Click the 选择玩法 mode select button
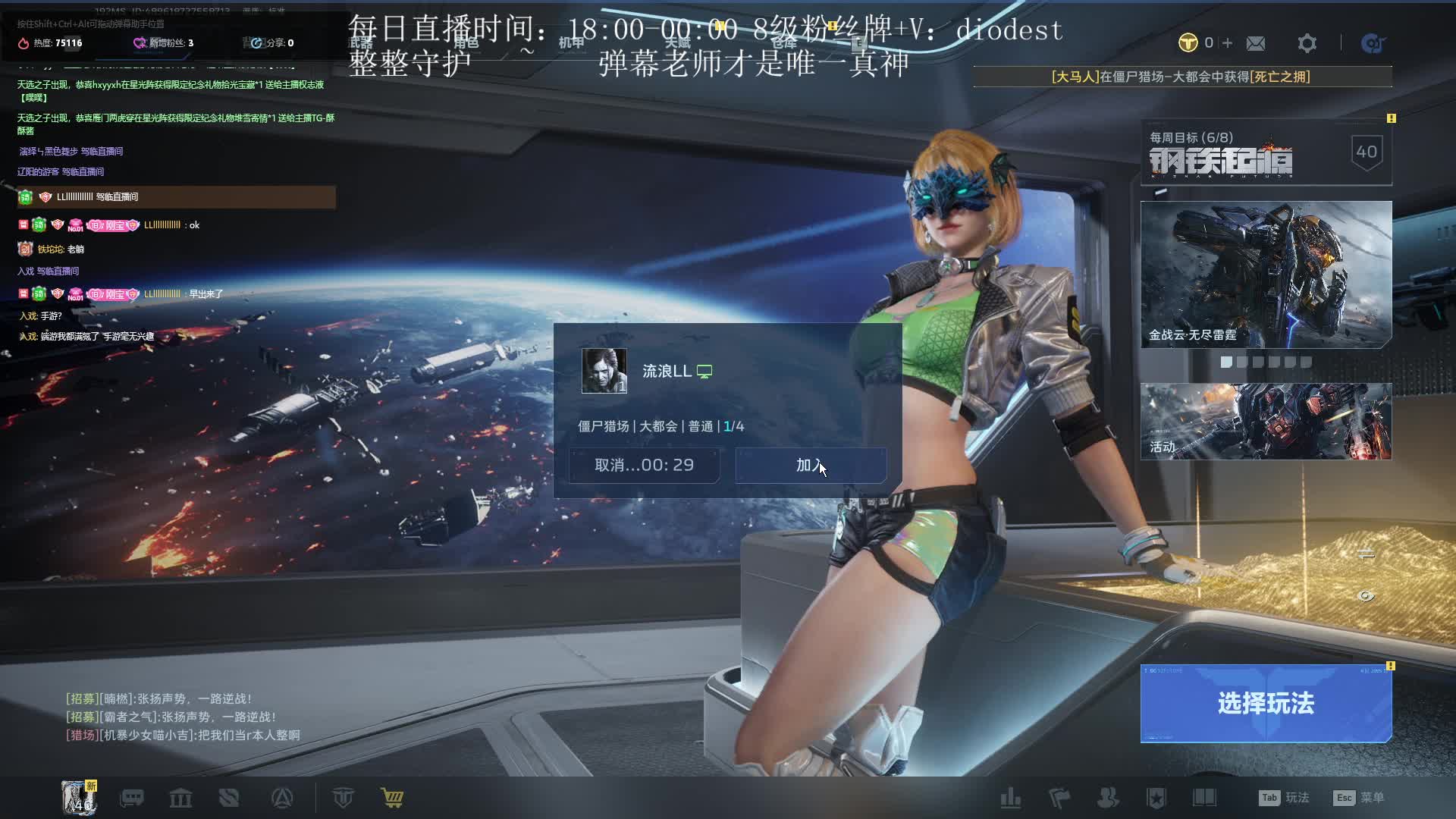 tap(1266, 703)
